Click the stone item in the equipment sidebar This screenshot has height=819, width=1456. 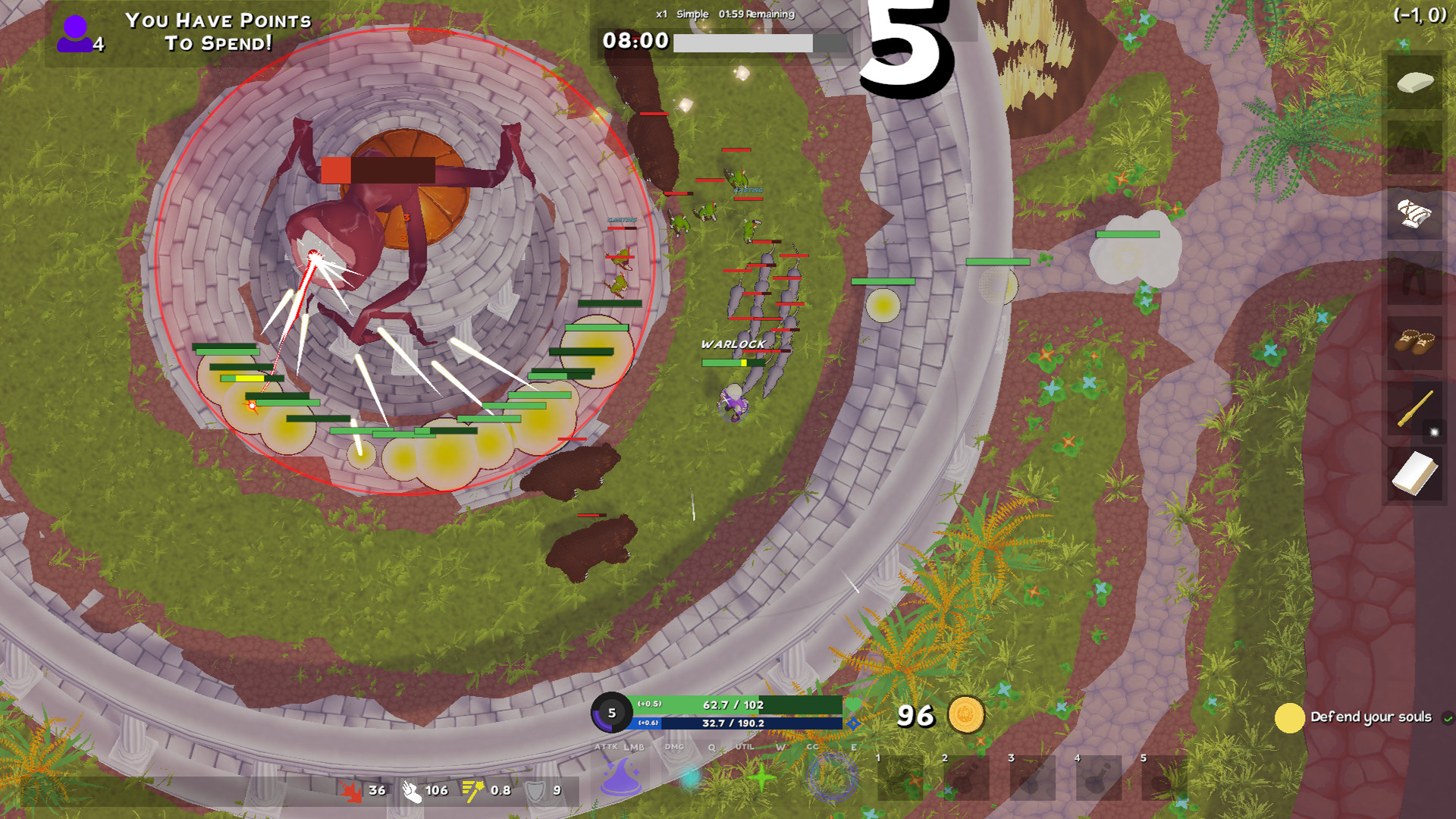coord(1414,83)
